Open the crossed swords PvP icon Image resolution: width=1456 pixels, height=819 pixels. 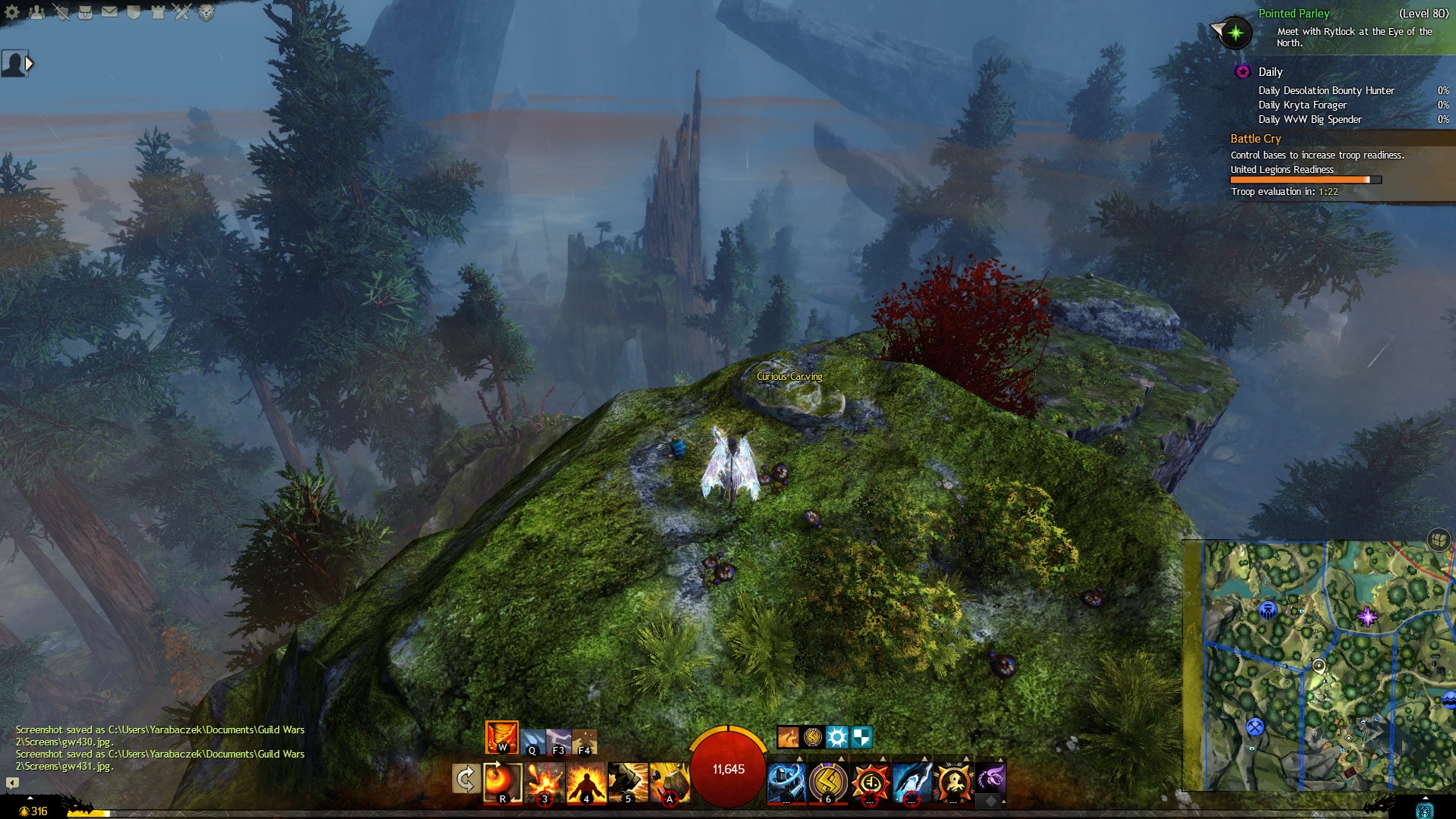point(182,12)
